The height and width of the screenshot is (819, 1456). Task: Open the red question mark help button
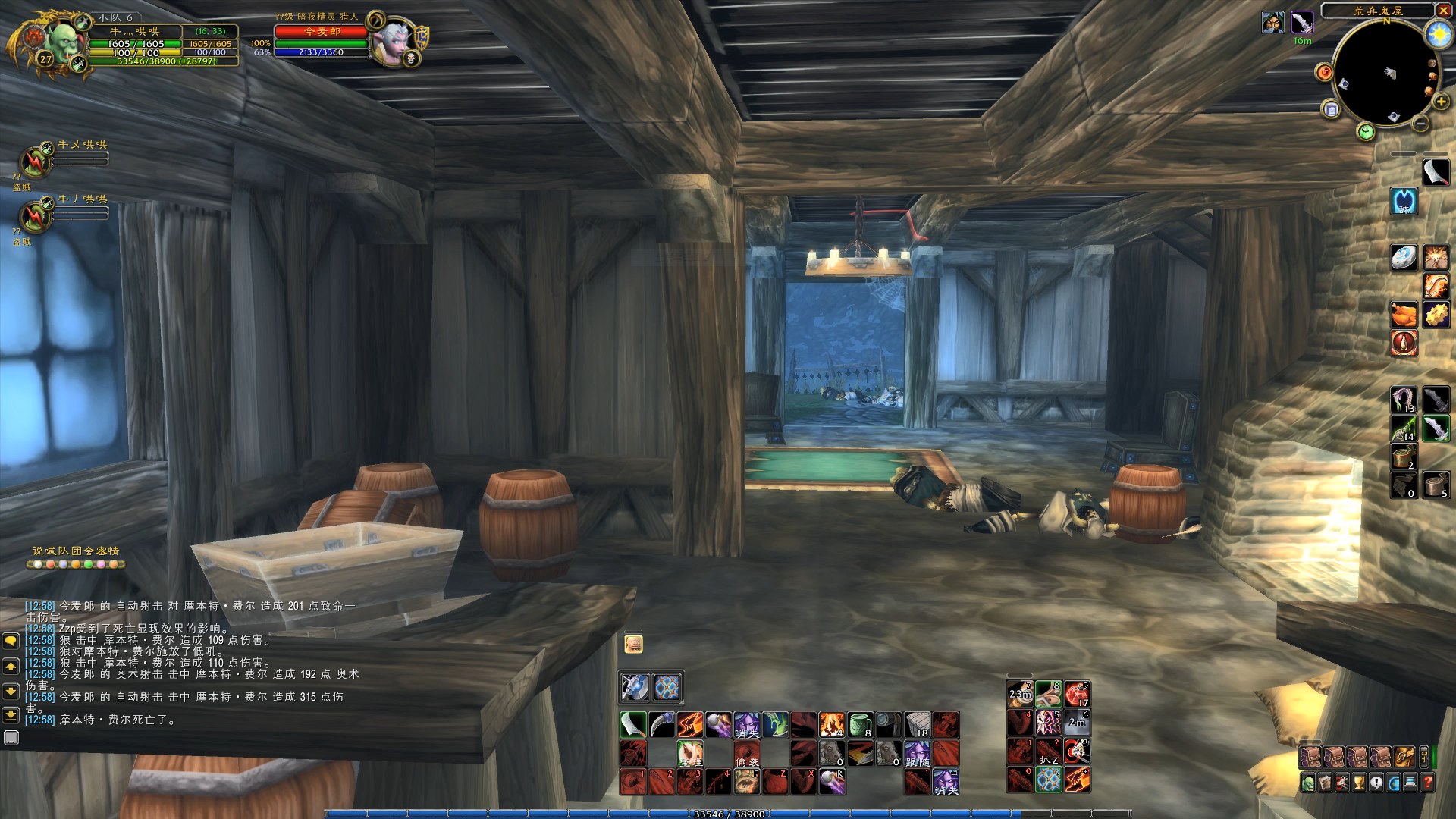tap(1427, 783)
